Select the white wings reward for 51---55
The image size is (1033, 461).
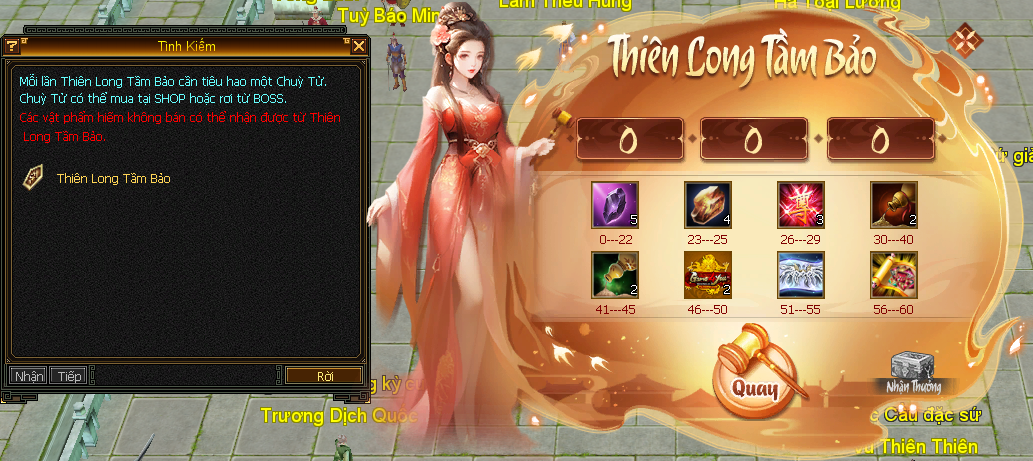click(801, 275)
